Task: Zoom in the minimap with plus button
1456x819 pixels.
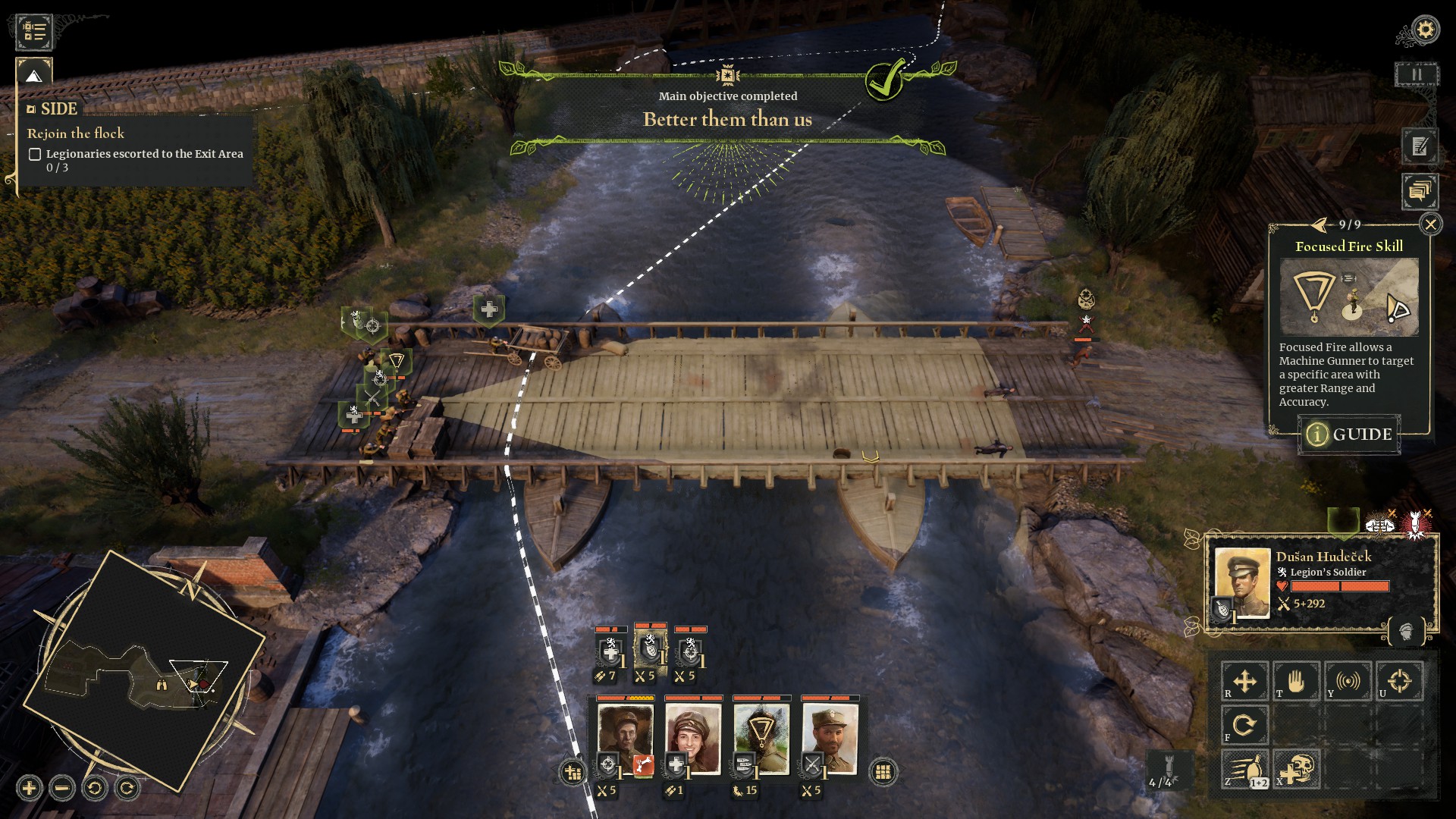Action: (x=30, y=789)
